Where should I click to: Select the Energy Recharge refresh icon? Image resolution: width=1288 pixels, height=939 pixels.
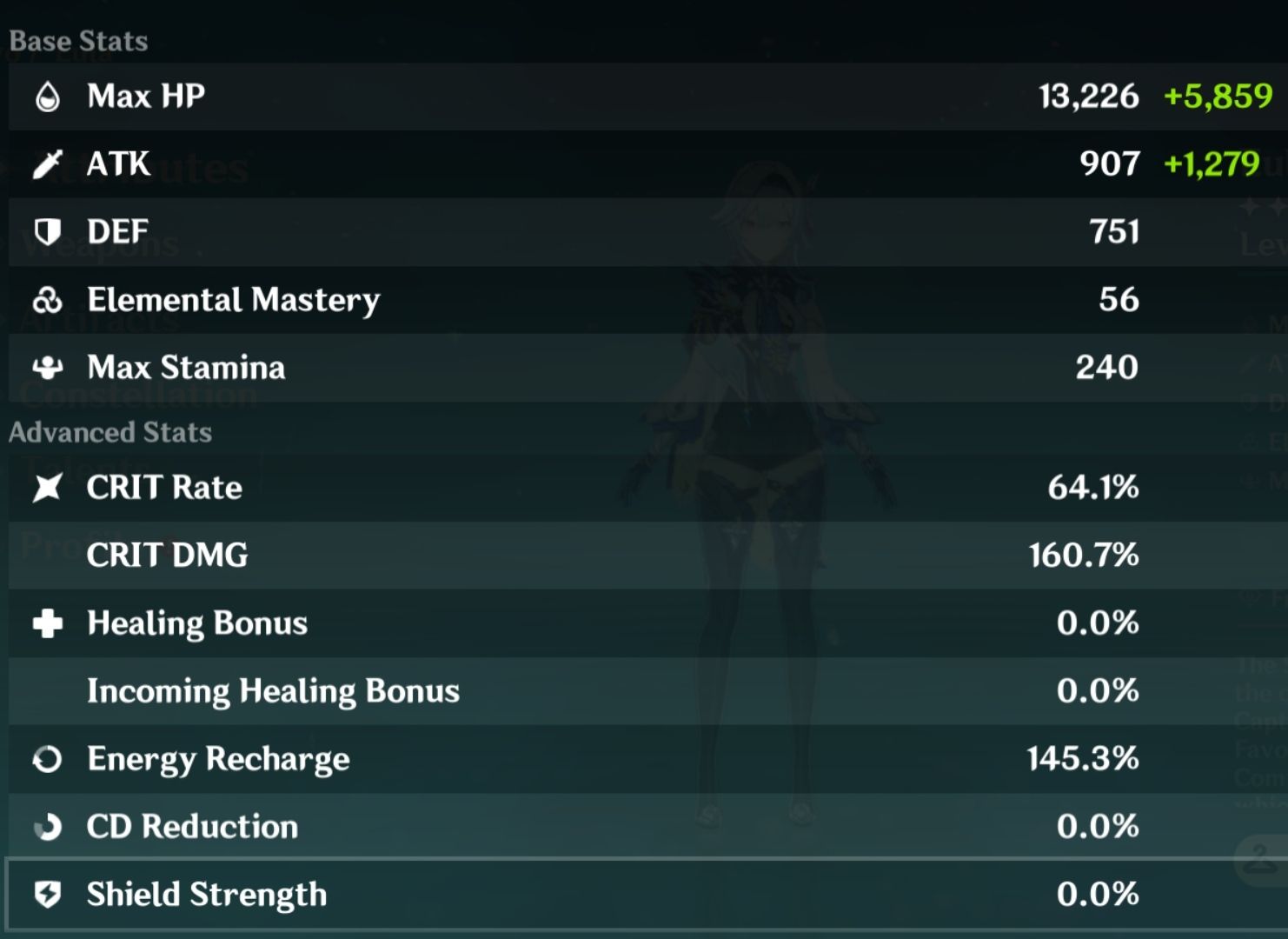point(49,759)
